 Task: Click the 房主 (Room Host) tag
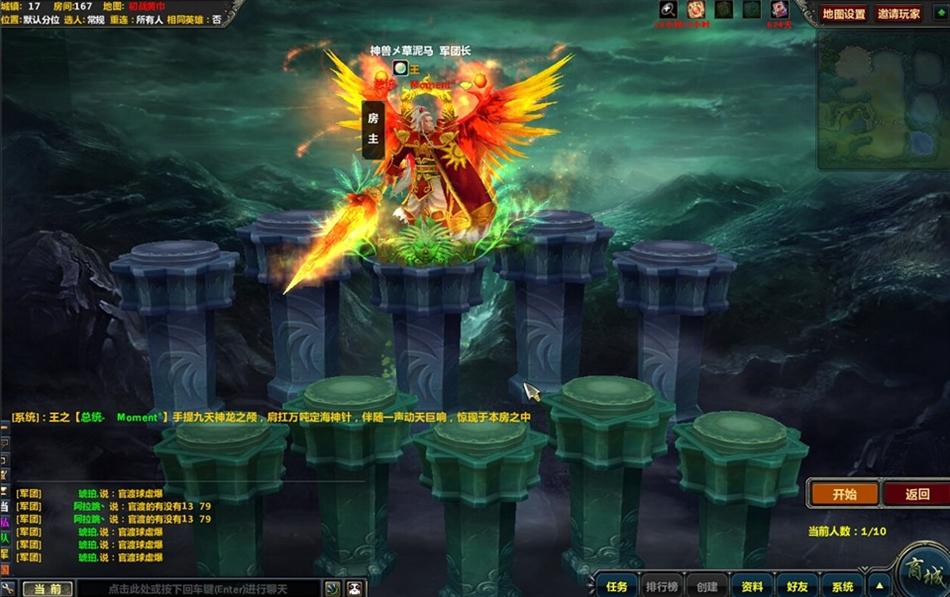click(373, 128)
